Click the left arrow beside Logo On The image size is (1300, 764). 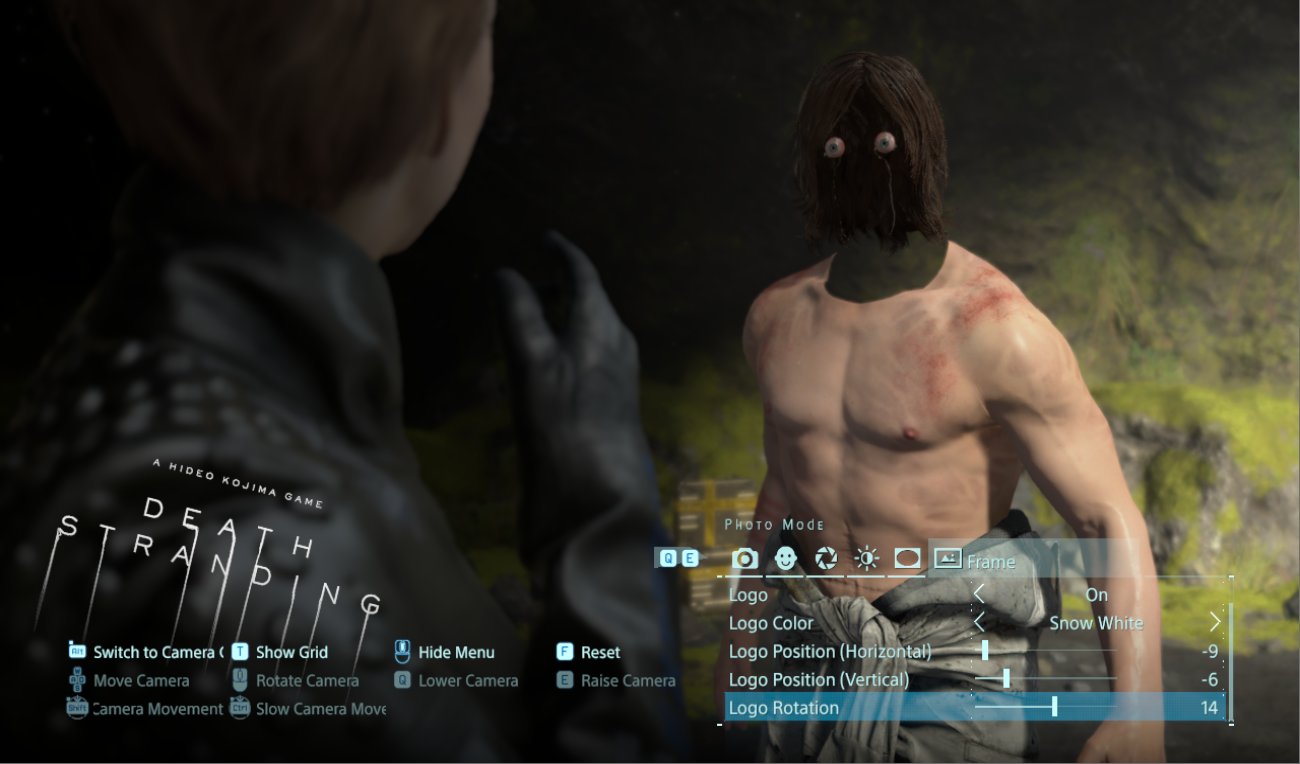980,595
